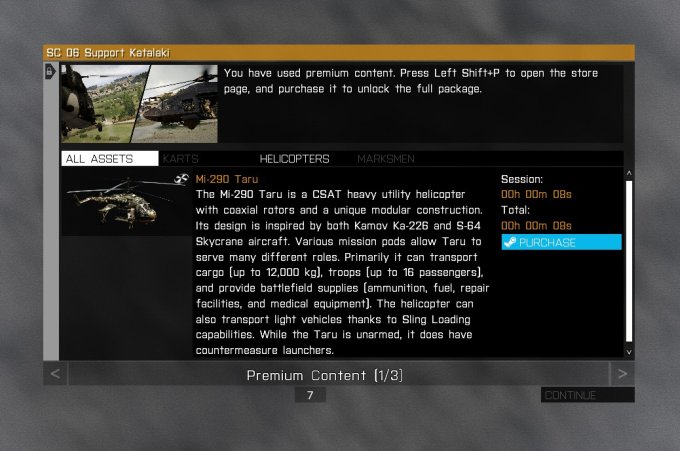Go to the previous premium content page
This screenshot has height=451, width=680.
point(56,375)
